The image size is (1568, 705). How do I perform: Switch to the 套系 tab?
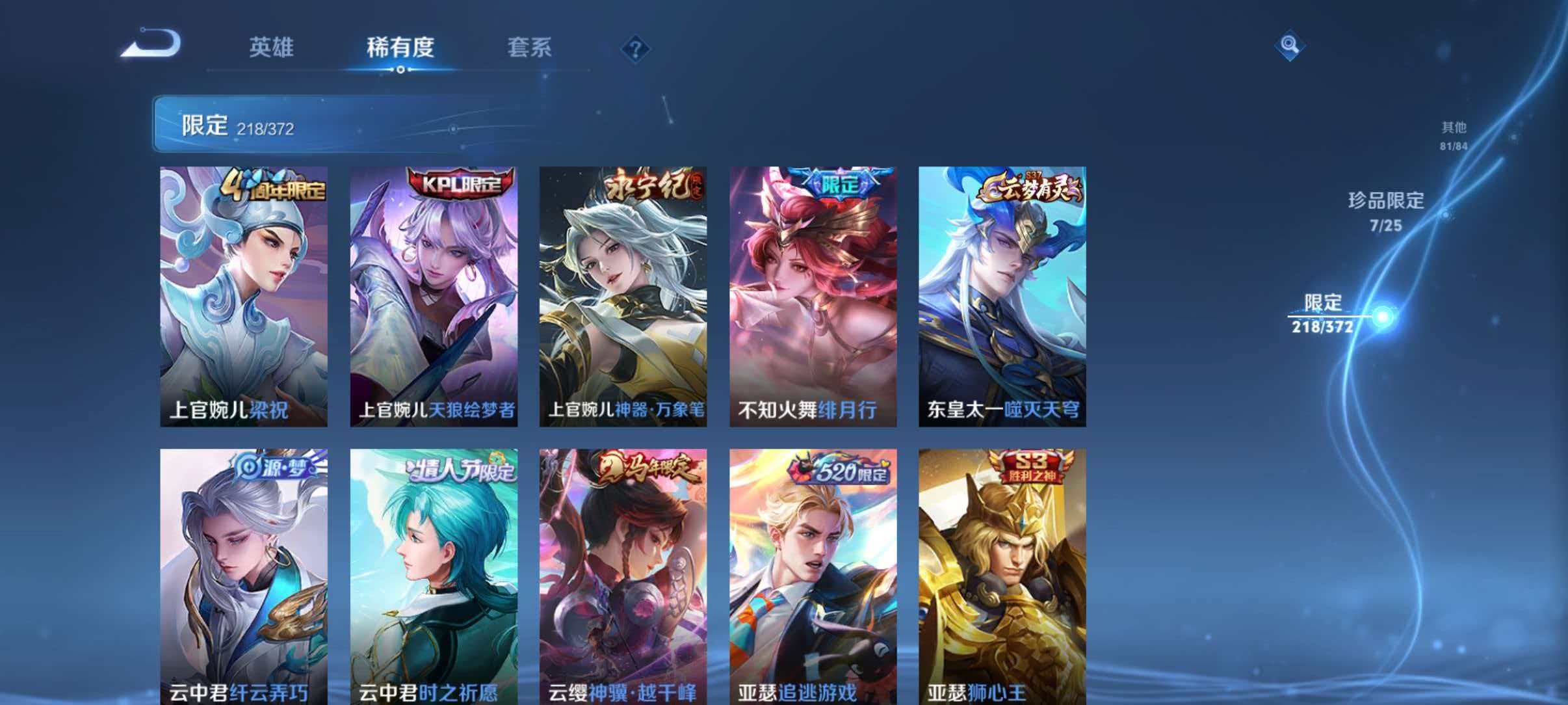532,47
